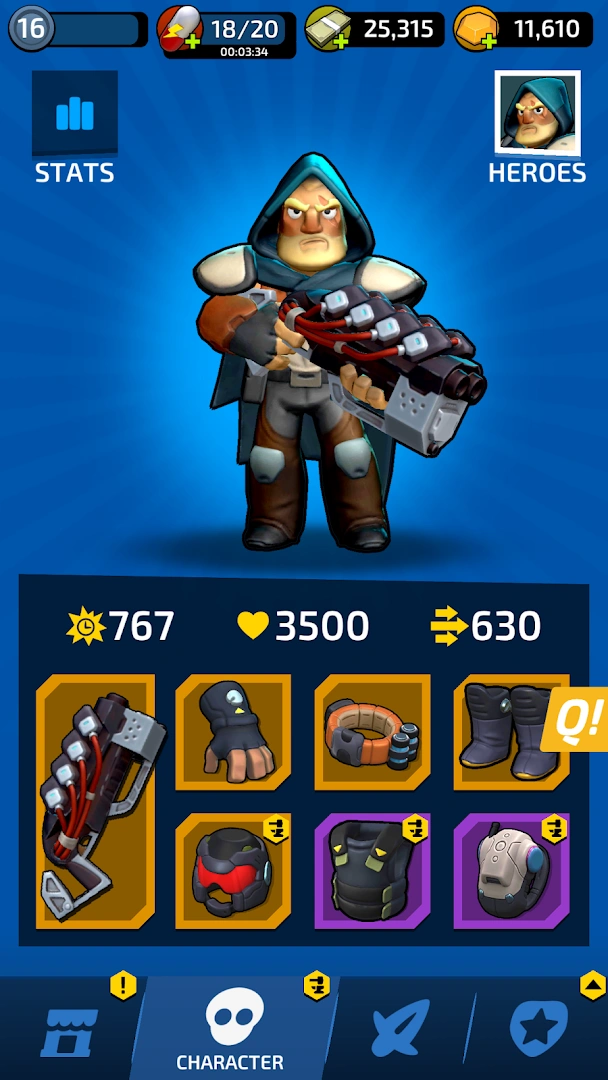Open the yellow Q! quest tab
The image size is (608, 1080).
(578, 719)
